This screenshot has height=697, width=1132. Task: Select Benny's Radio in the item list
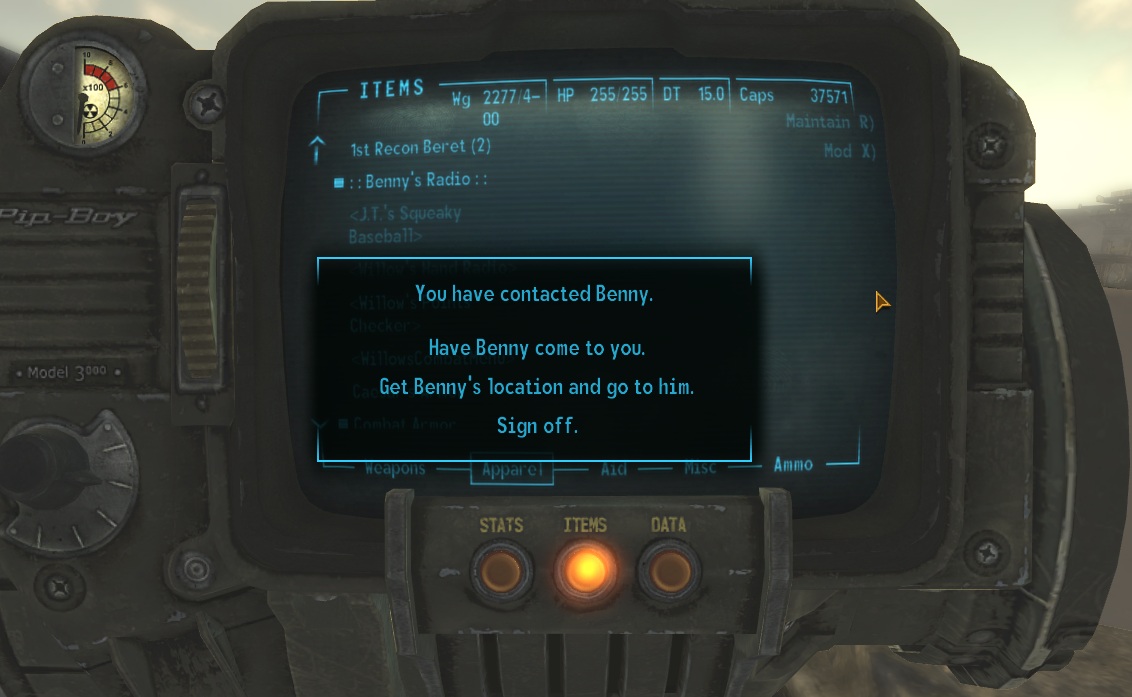418,181
